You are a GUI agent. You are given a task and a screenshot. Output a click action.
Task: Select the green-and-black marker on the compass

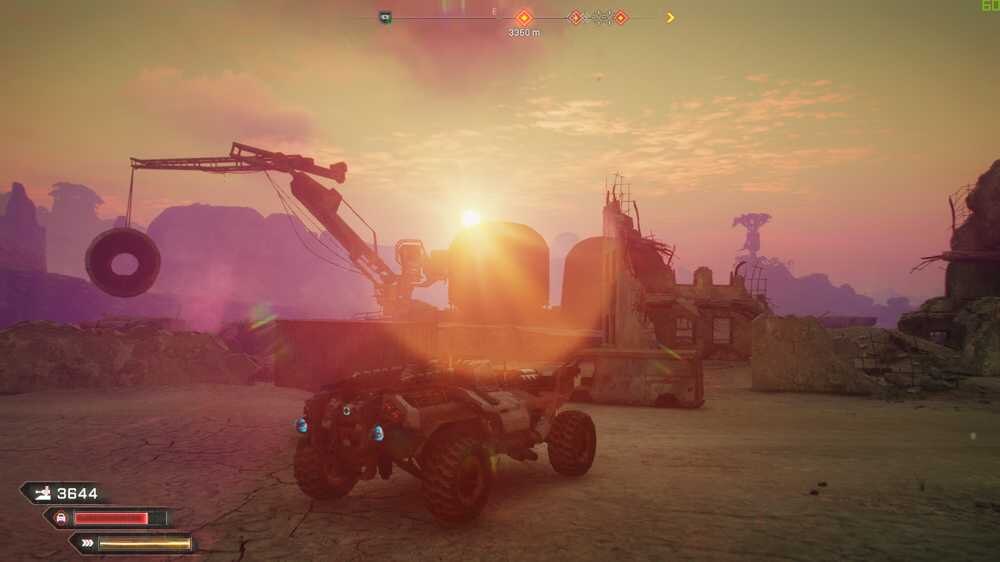tap(385, 17)
